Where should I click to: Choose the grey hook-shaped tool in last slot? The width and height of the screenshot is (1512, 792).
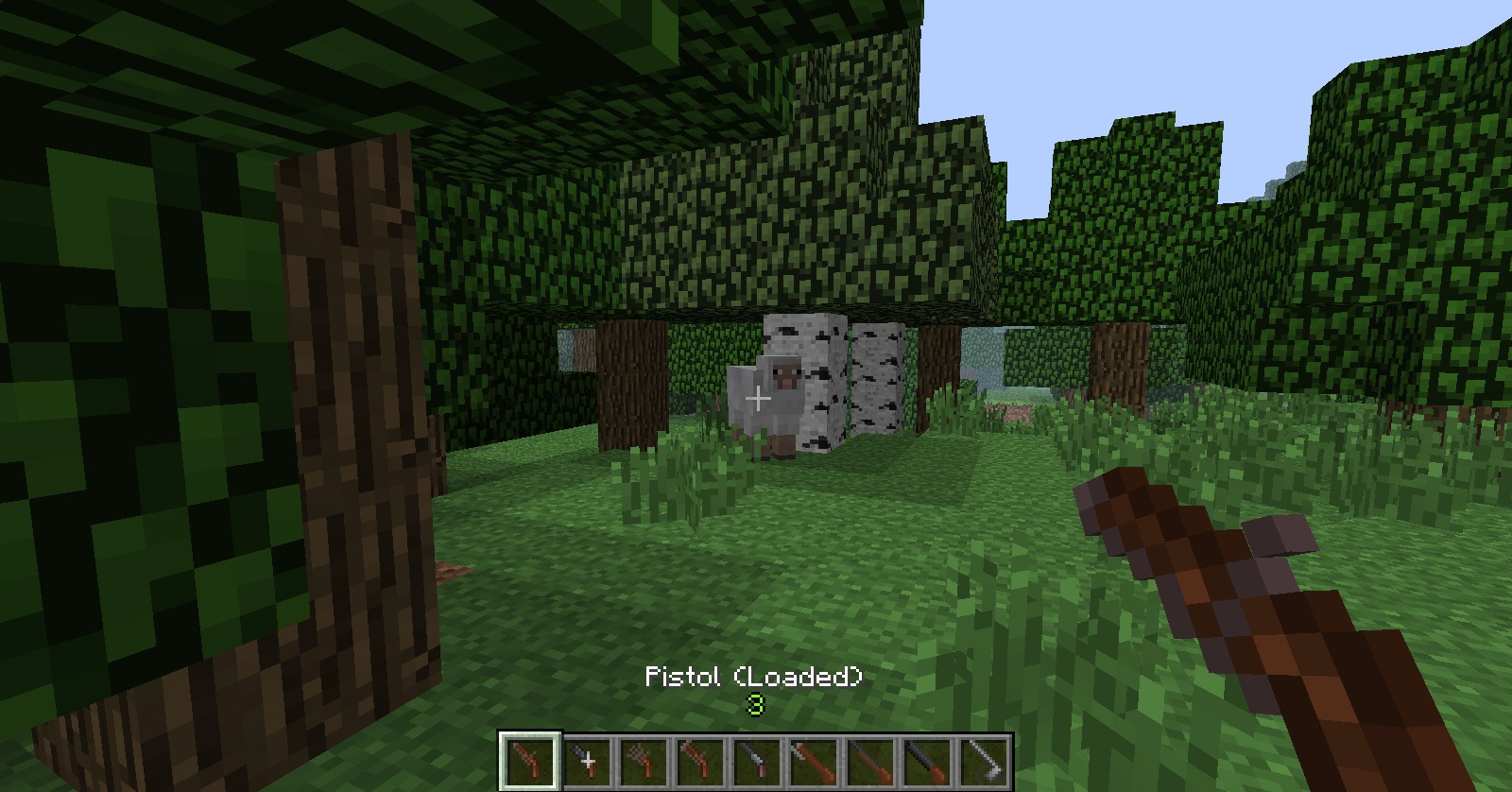pos(984,761)
